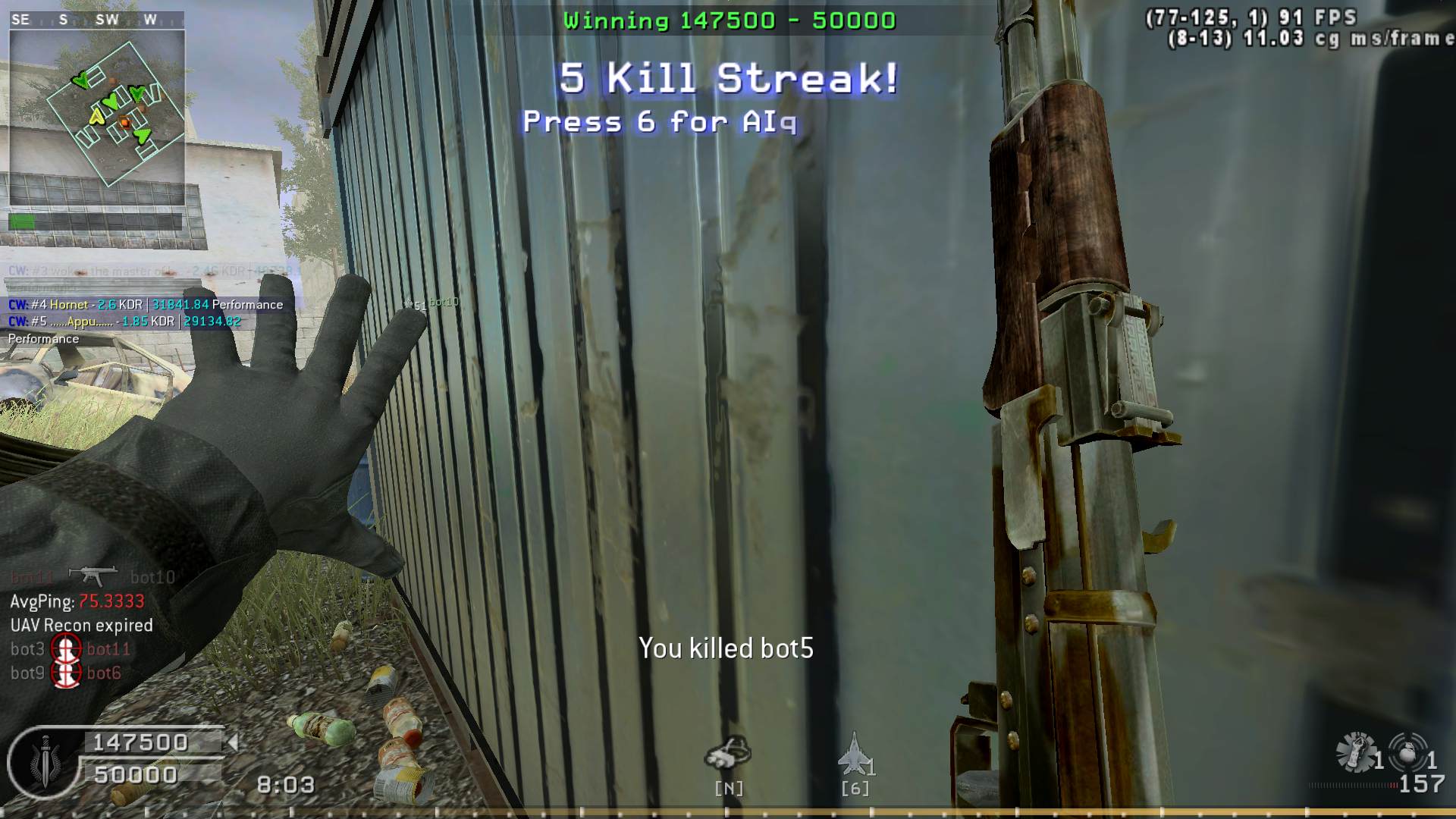Select the flashbang special grenade icon
The image size is (1456, 819).
(1357, 752)
